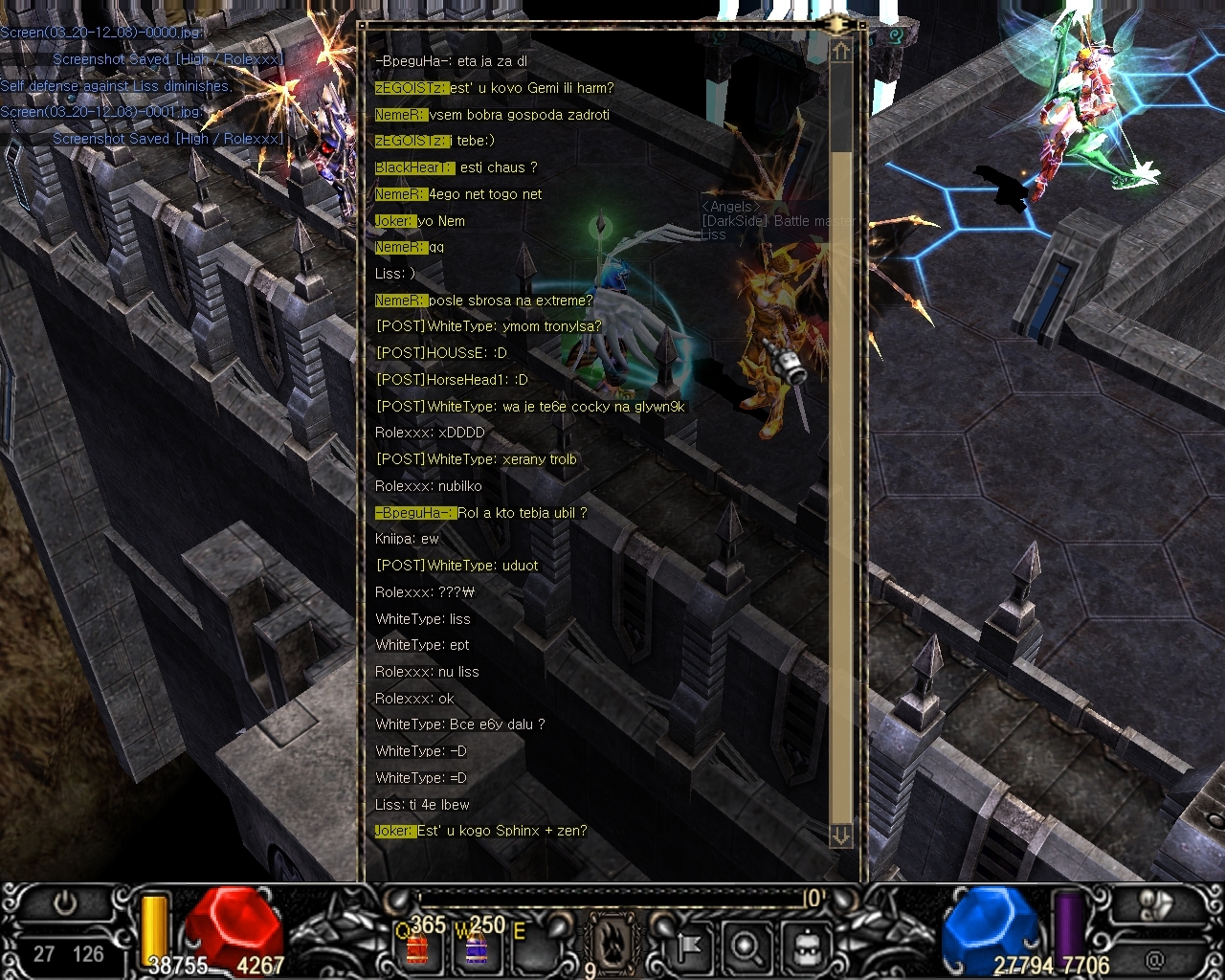Image resolution: width=1225 pixels, height=980 pixels.
Task: Use the blue mana potion in slot W
Action: coord(477,948)
